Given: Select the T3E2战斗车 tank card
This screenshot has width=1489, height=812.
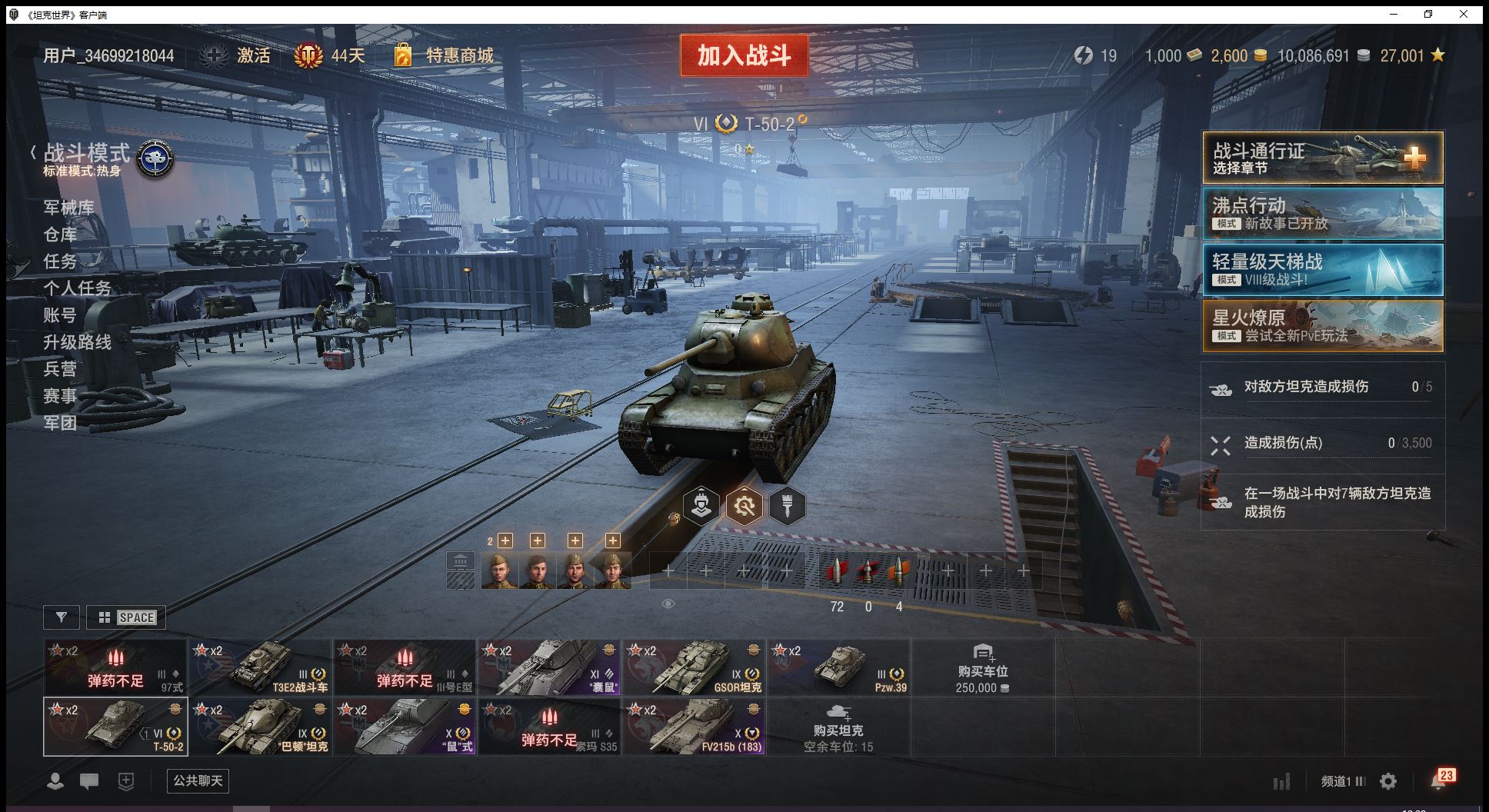Looking at the screenshot, I should 261,667.
